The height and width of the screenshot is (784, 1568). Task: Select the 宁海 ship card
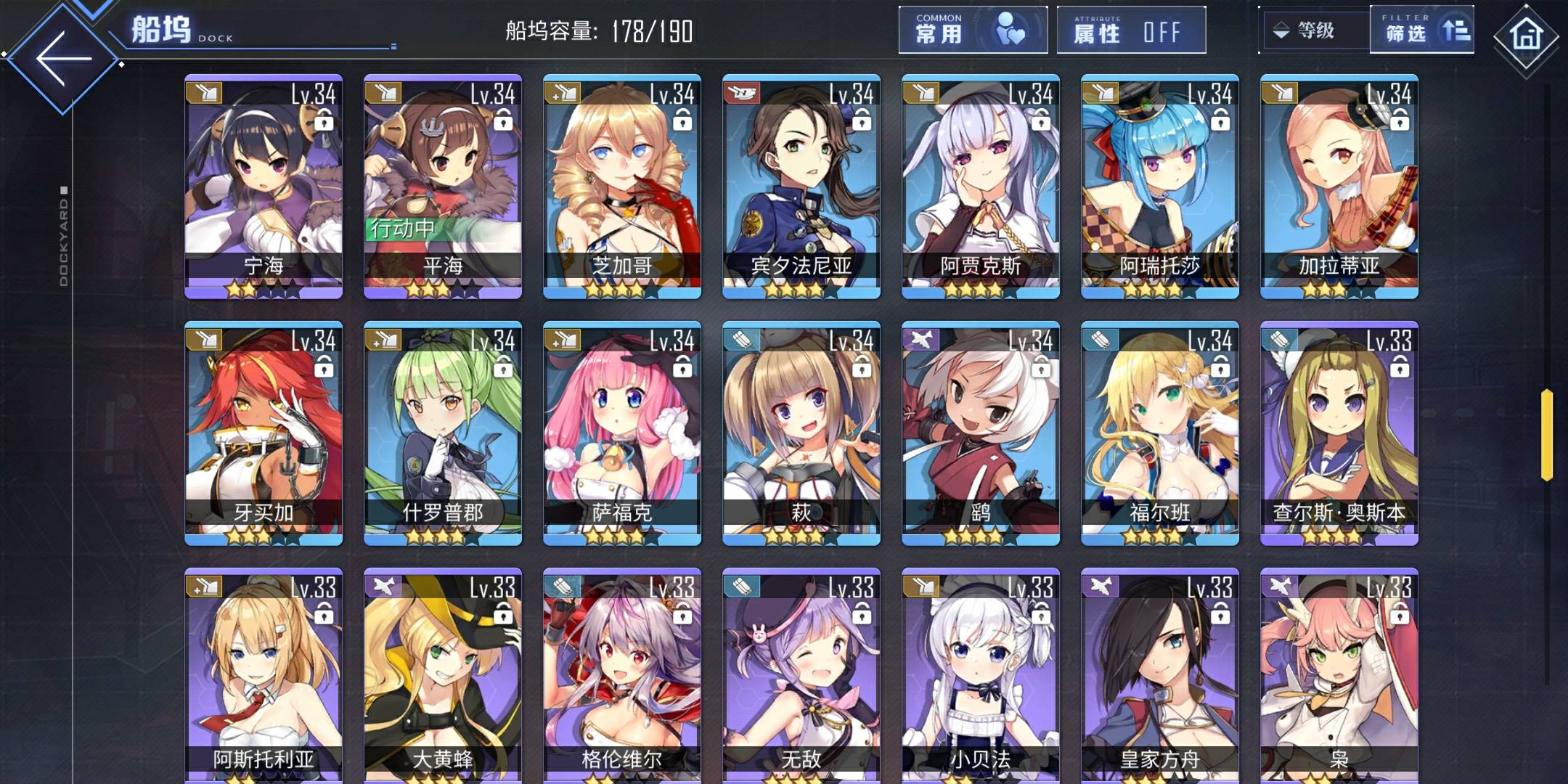pyautogui.click(x=264, y=186)
